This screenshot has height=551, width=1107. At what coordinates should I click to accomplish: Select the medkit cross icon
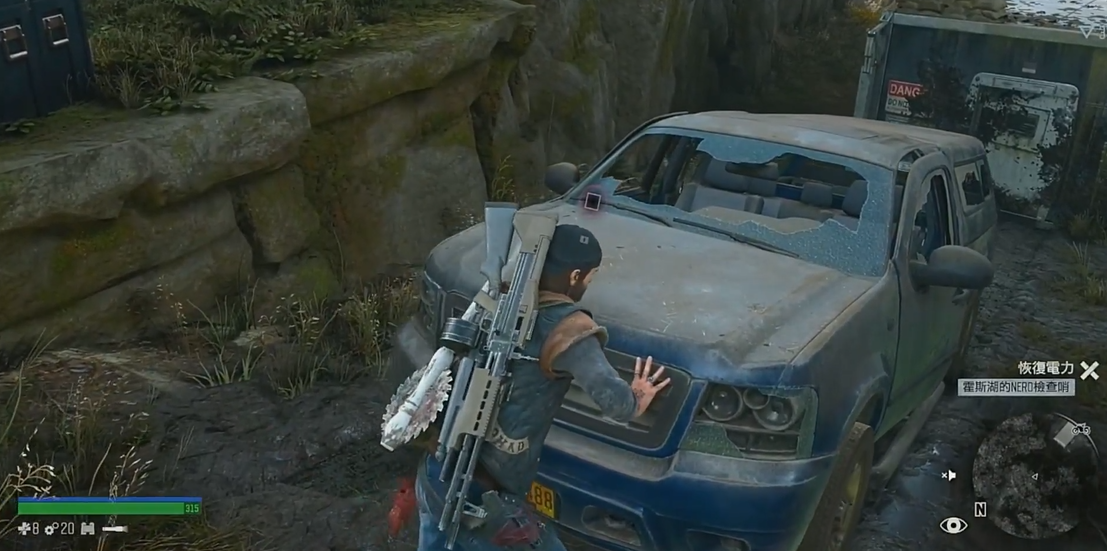coord(24,528)
